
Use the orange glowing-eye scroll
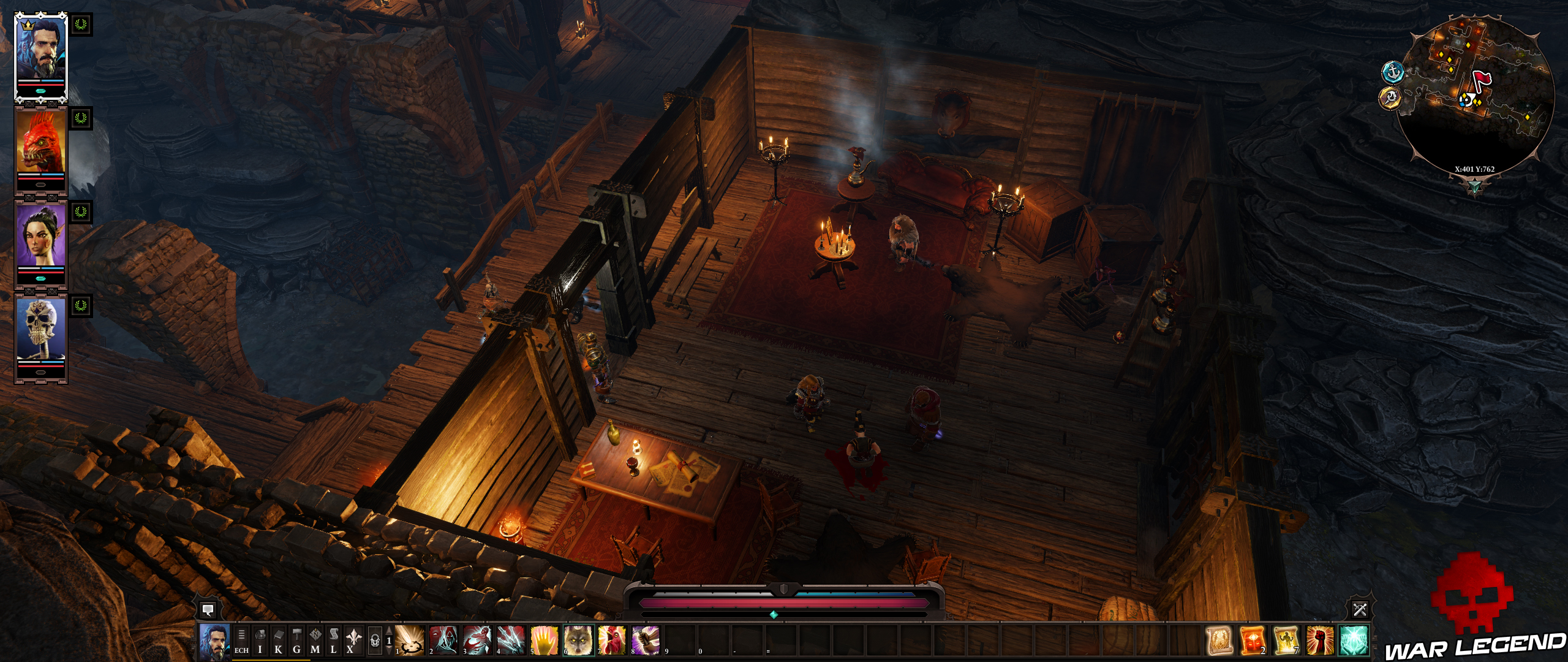pyautogui.click(x=1253, y=641)
